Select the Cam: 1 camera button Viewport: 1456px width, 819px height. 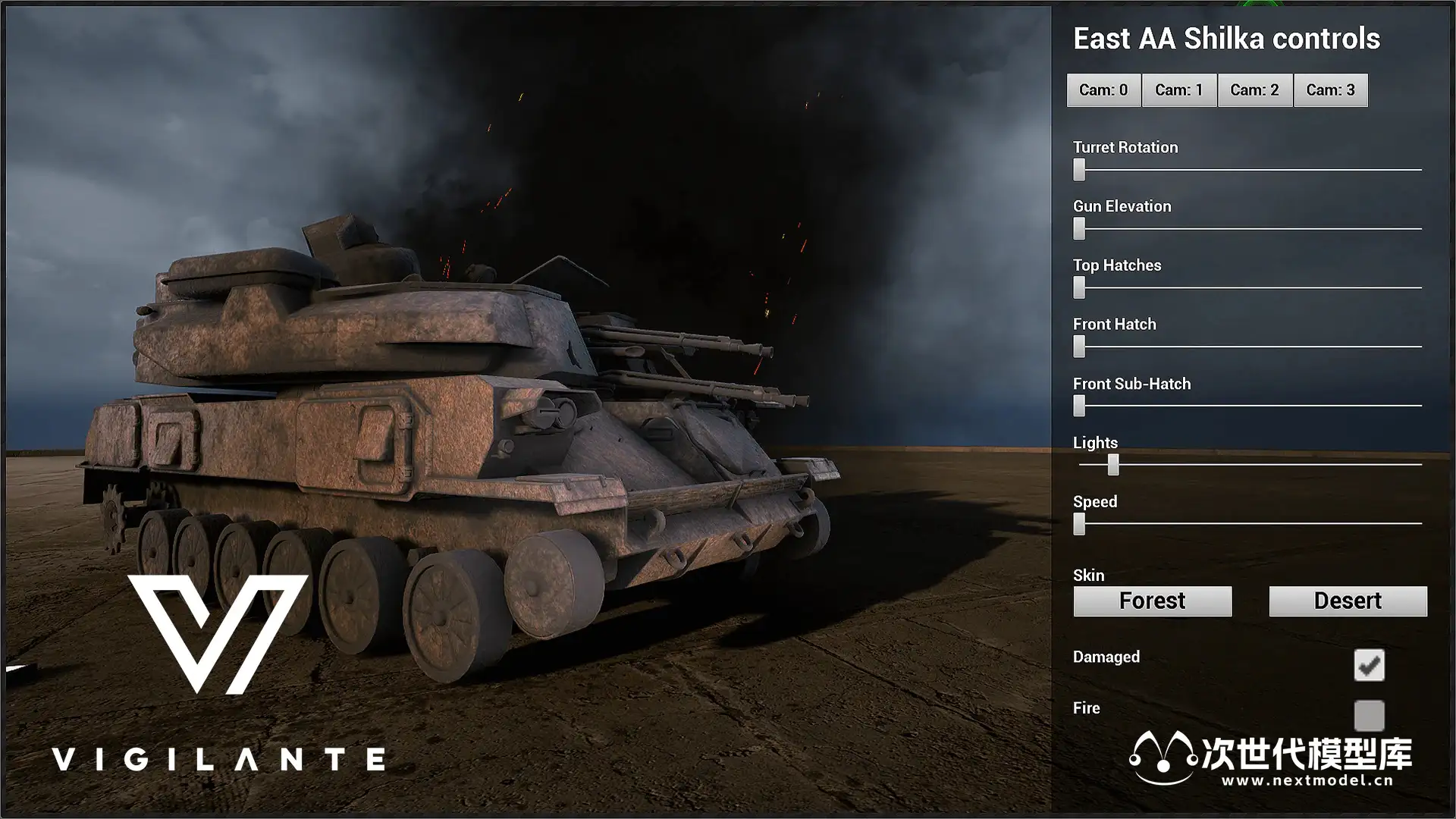pos(1179,90)
